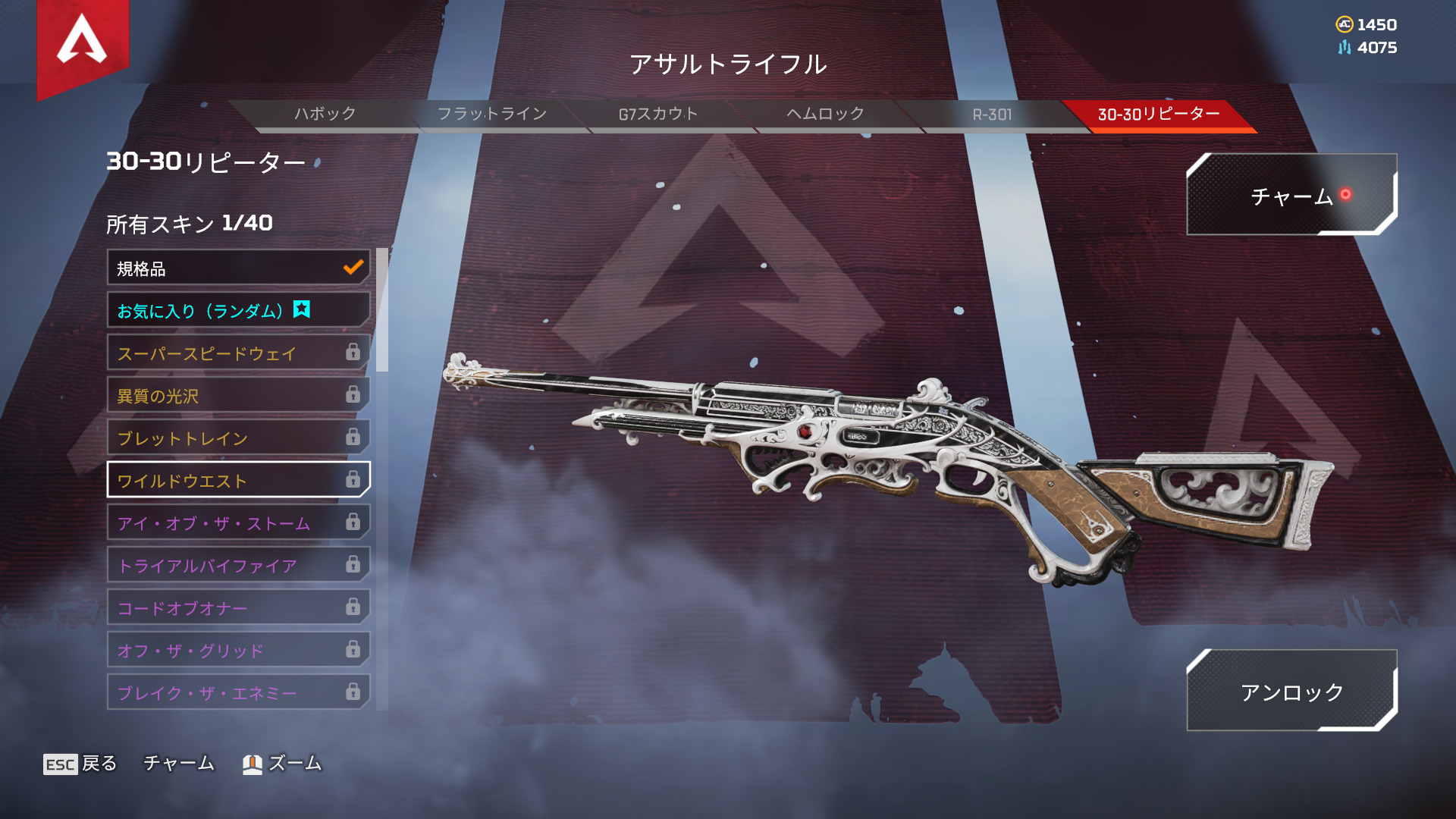
Task: Click the skin list scrollbar
Action: pos(382,310)
